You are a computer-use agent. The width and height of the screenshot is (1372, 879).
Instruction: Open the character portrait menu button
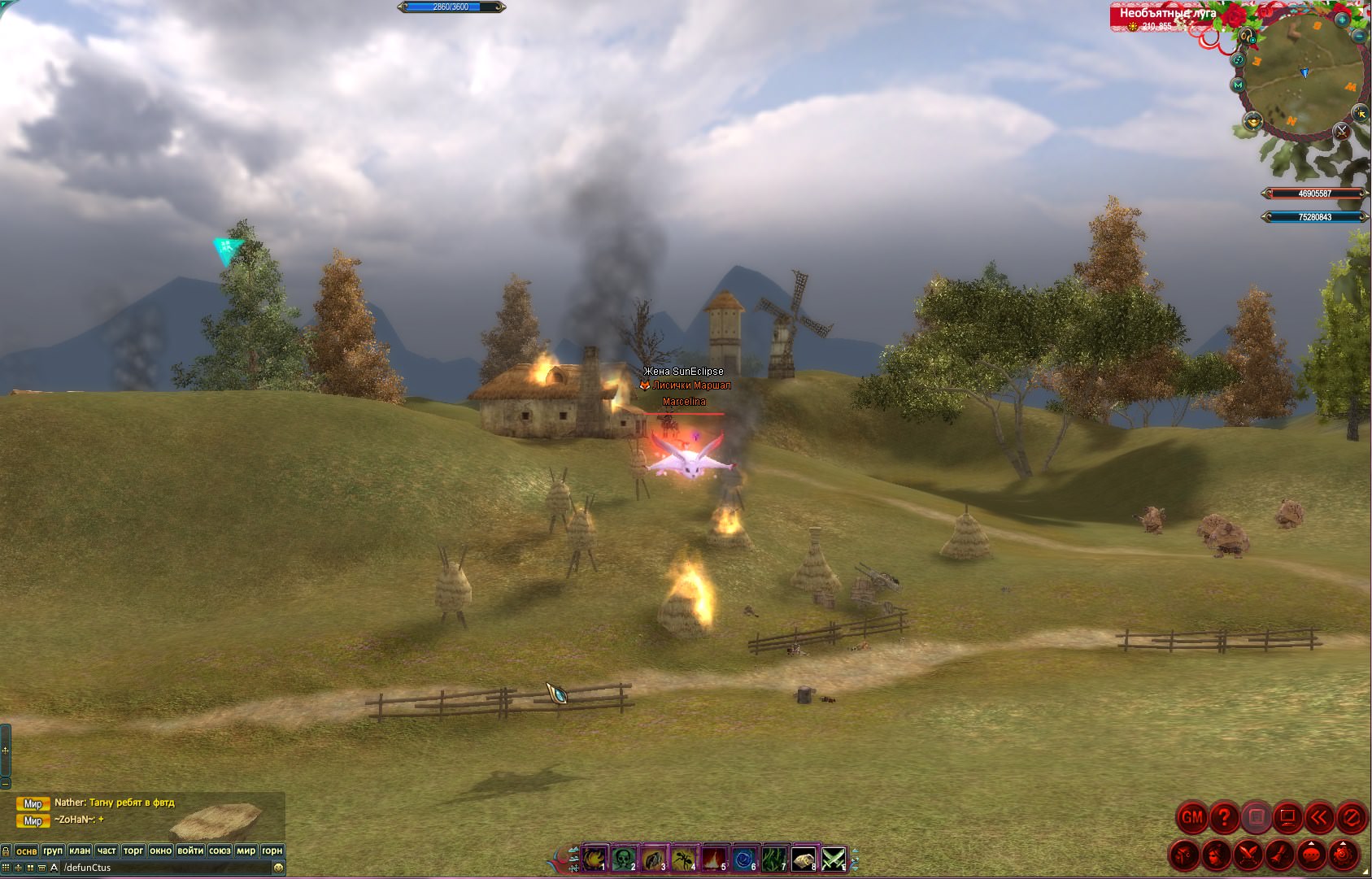tap(1216, 855)
